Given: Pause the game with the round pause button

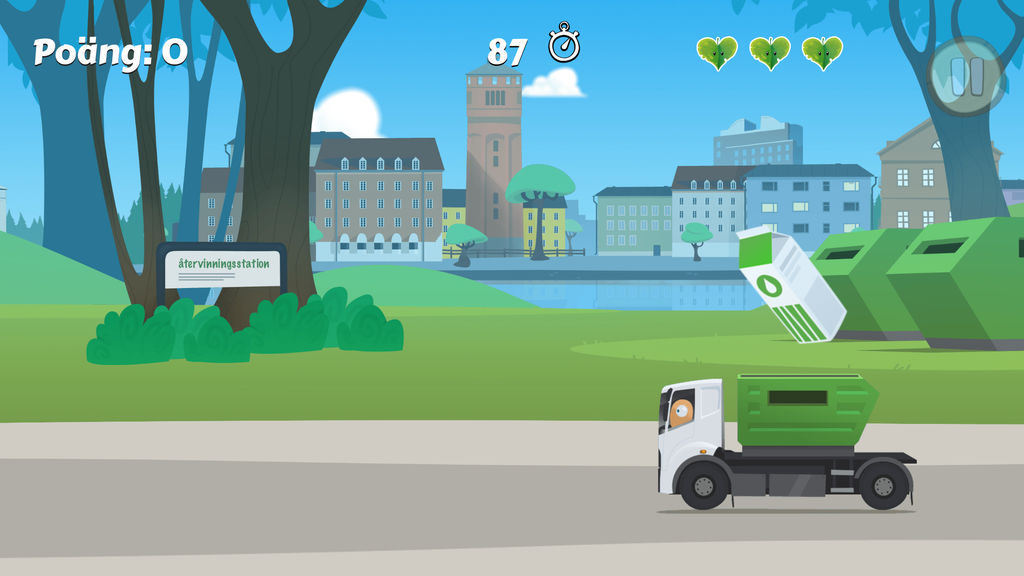Looking at the screenshot, I should (x=966, y=76).
